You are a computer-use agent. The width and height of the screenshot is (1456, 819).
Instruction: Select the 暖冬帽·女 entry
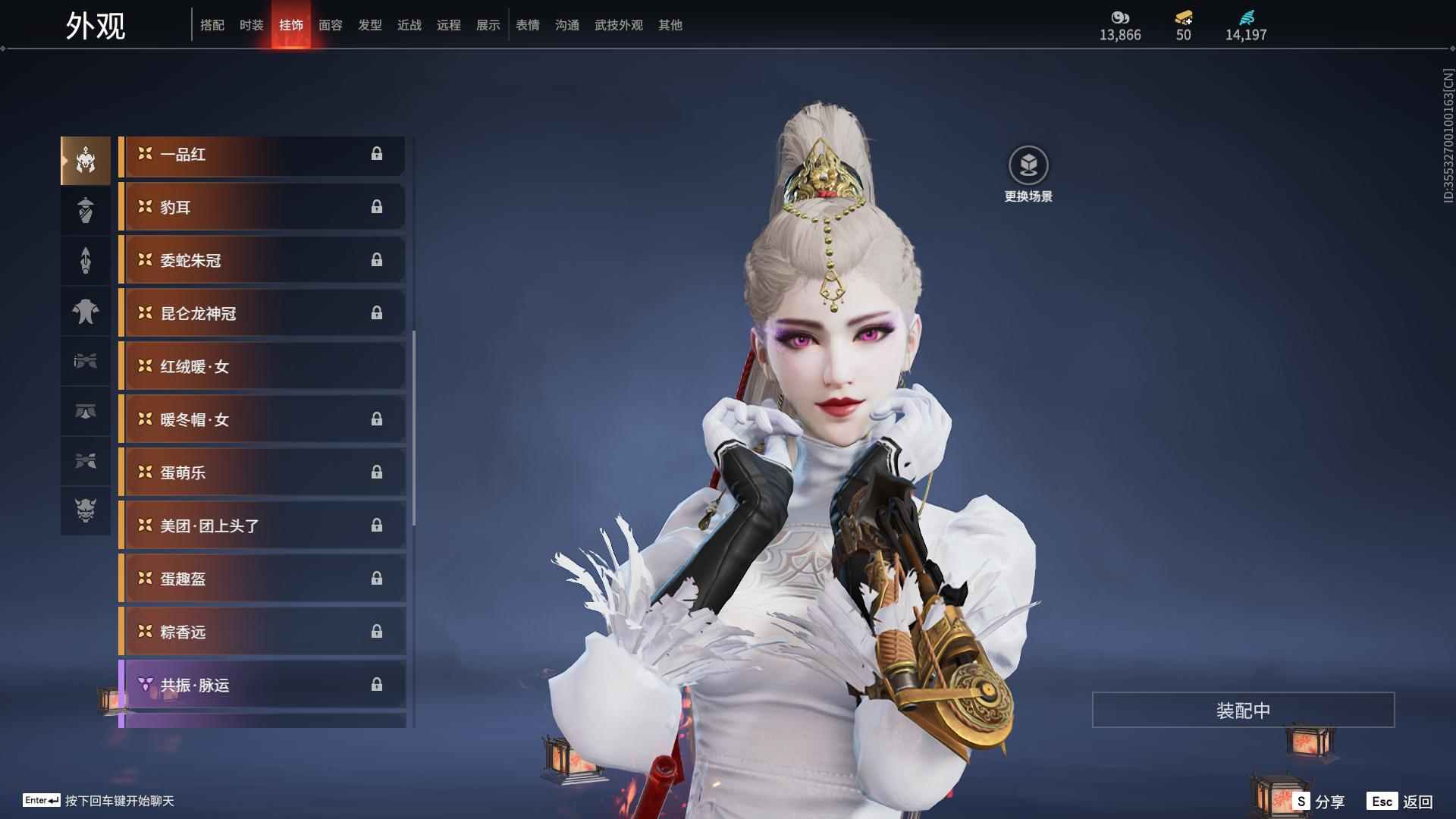click(262, 420)
